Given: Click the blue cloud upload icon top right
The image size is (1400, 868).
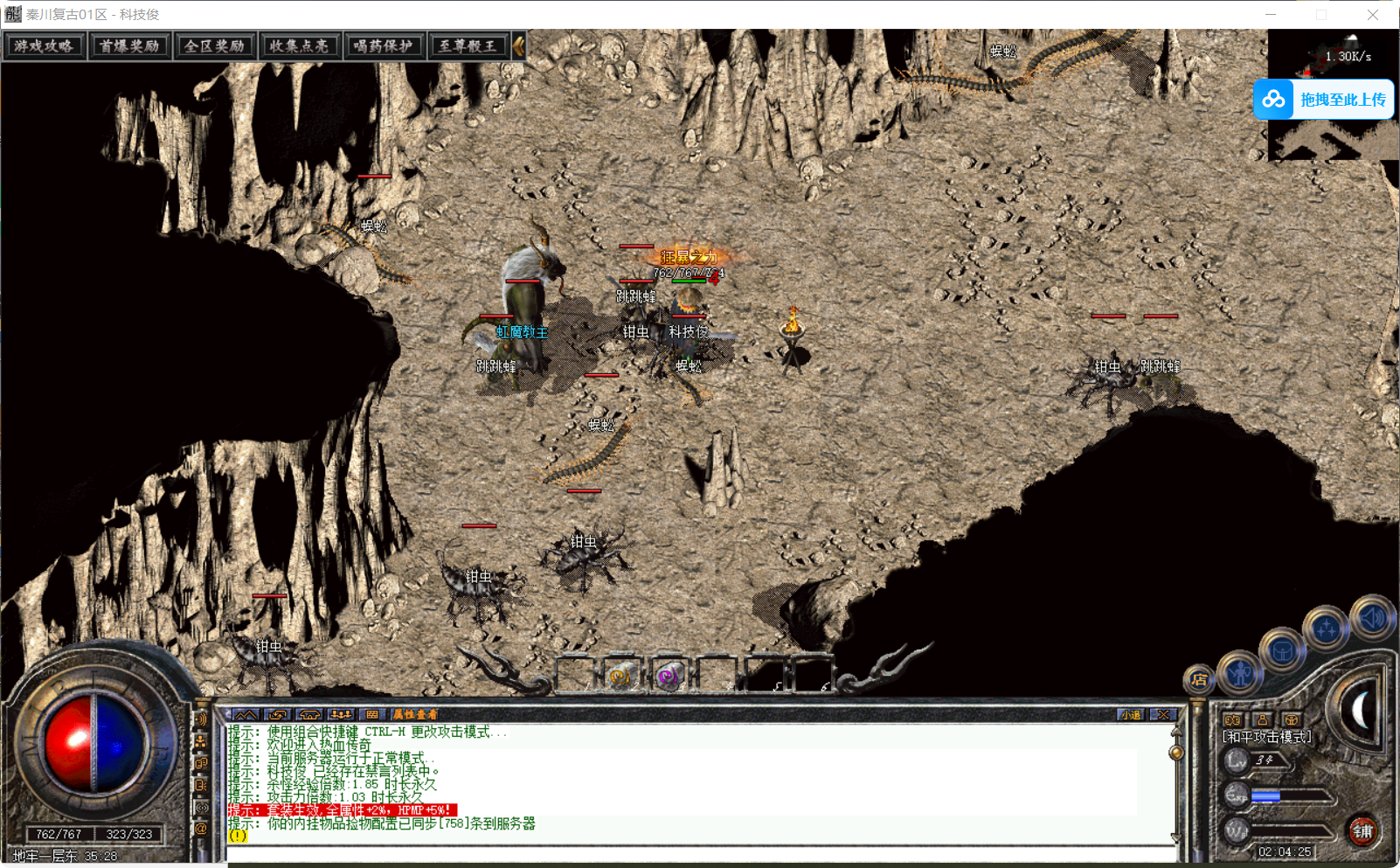Looking at the screenshot, I should point(1273,100).
